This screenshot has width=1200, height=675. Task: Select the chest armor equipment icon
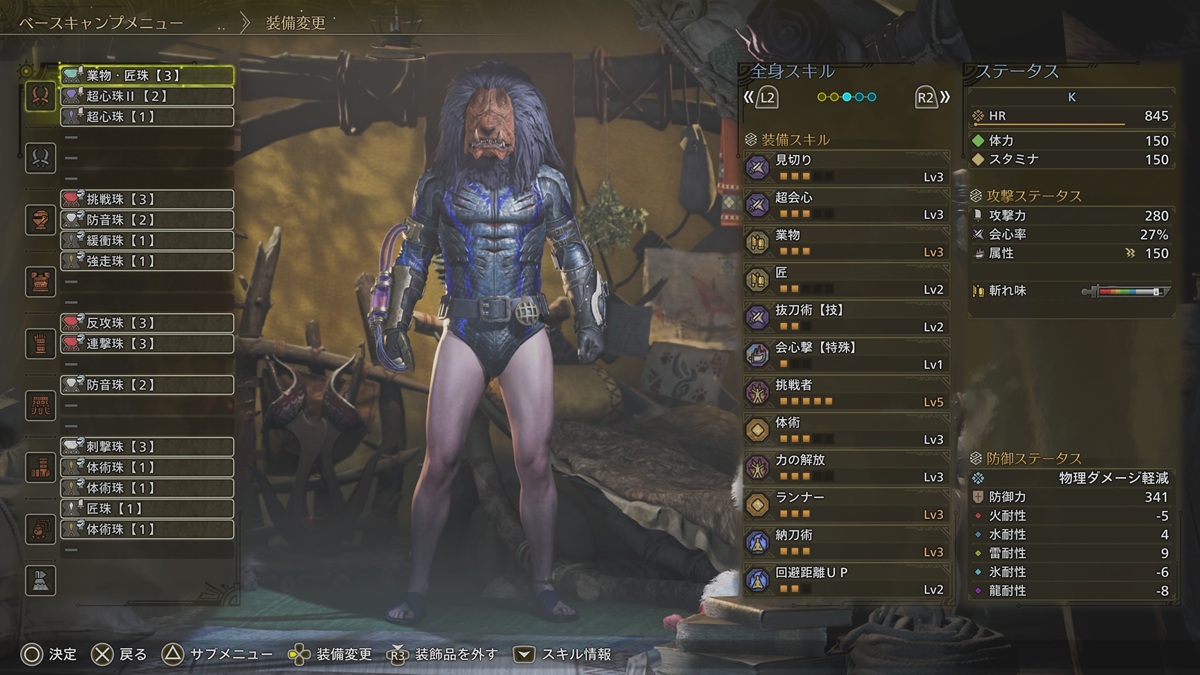[41, 281]
